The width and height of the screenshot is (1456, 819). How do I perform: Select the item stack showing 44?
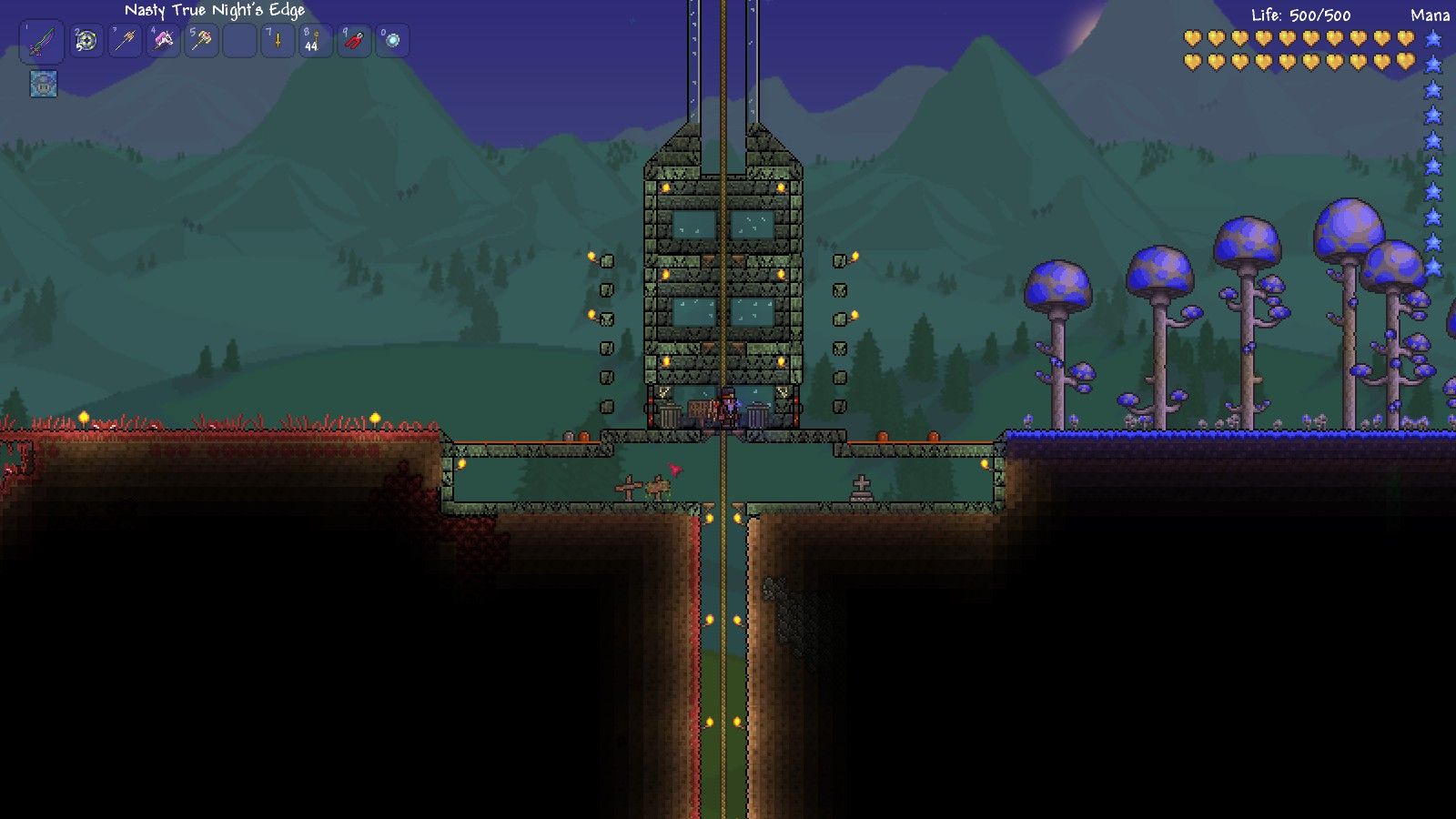[316, 41]
